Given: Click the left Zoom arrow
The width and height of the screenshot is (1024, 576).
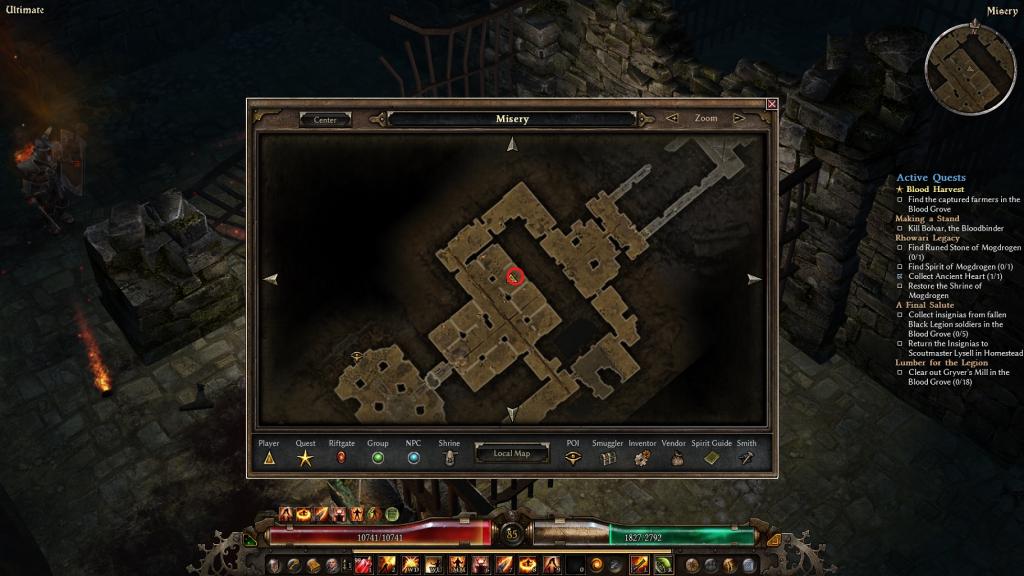Looking at the screenshot, I should 672,118.
